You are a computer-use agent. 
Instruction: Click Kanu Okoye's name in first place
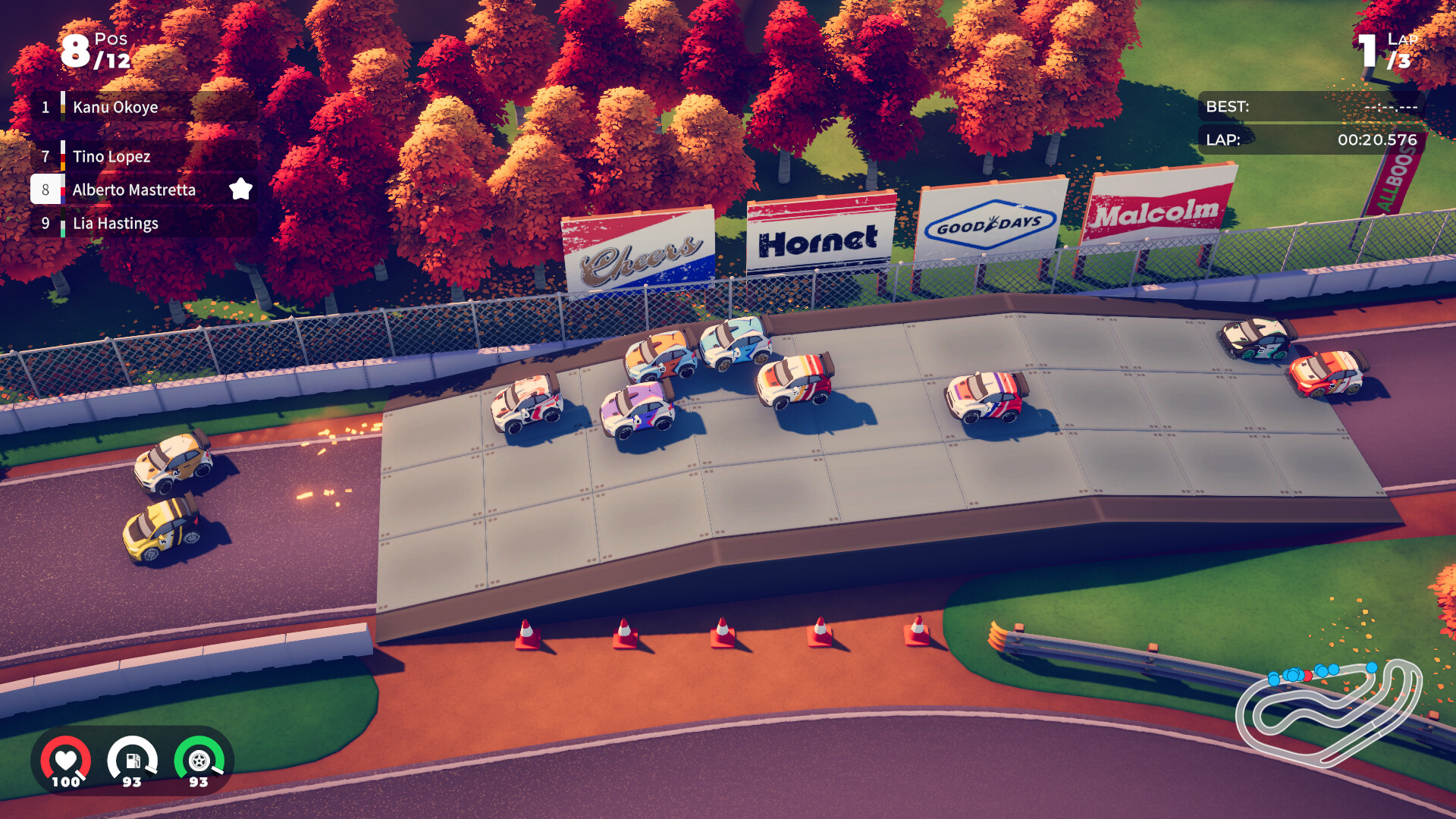click(114, 107)
